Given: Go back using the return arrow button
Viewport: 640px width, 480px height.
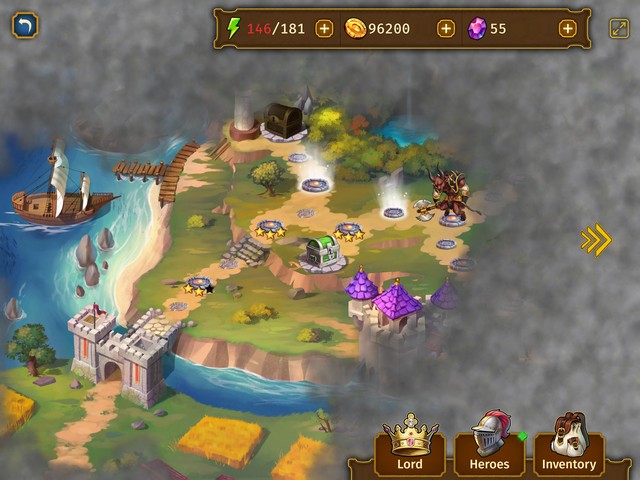Looking at the screenshot, I should tap(25, 25).
